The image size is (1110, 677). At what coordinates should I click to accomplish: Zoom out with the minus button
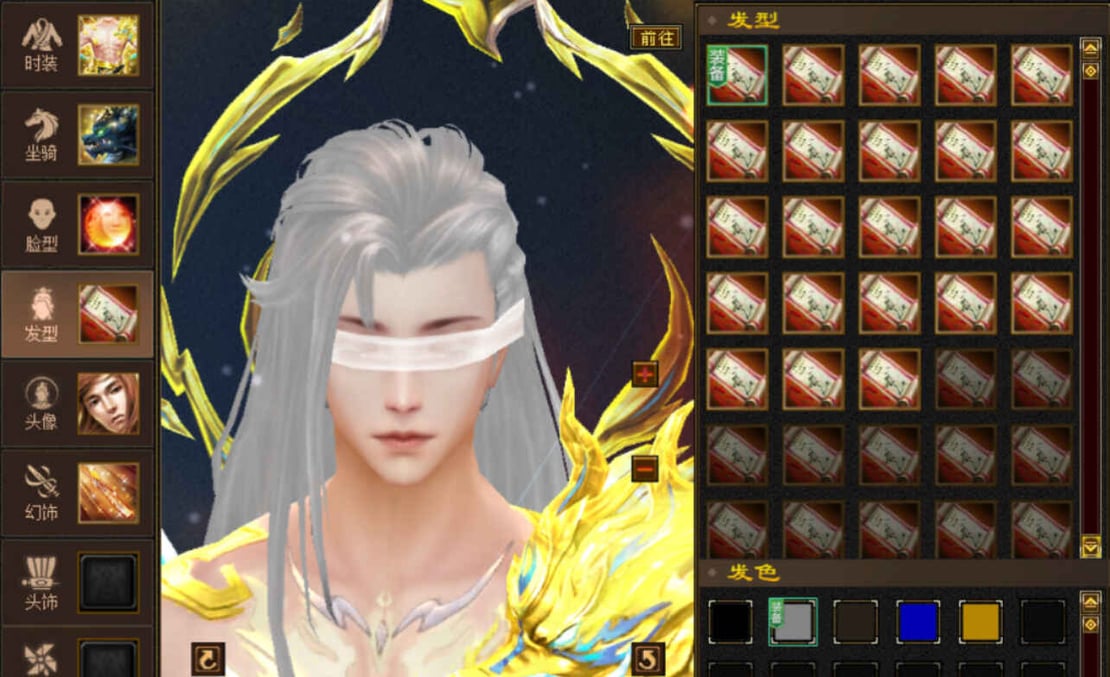645,467
